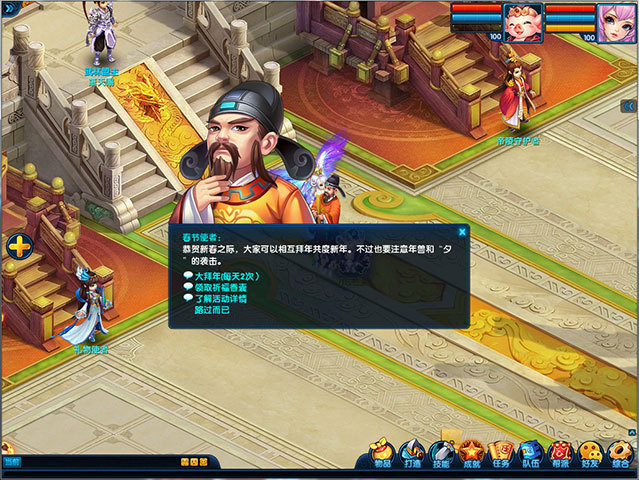Select the 当前 chat channel button
639x480 pixels.
(x=11, y=462)
